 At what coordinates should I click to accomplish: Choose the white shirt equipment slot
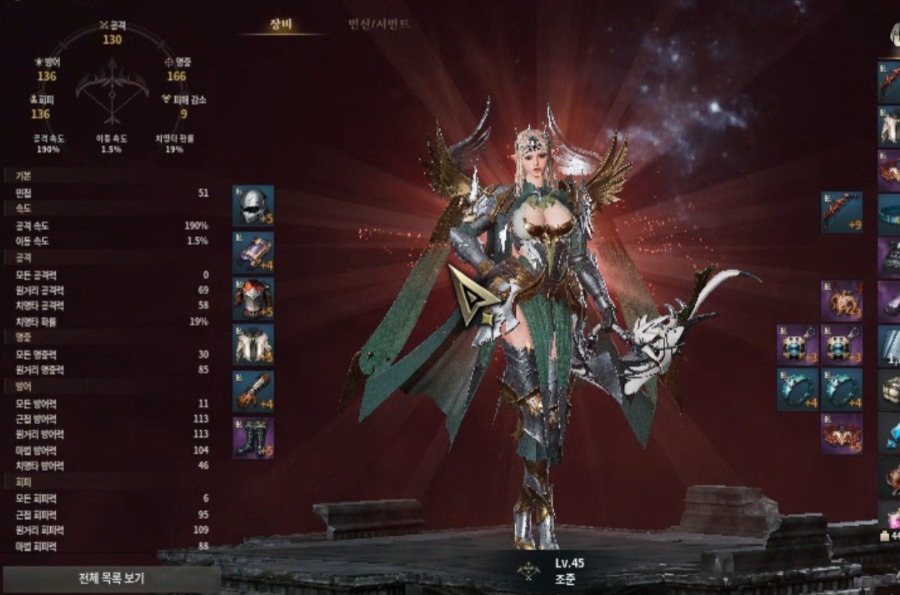tap(253, 344)
